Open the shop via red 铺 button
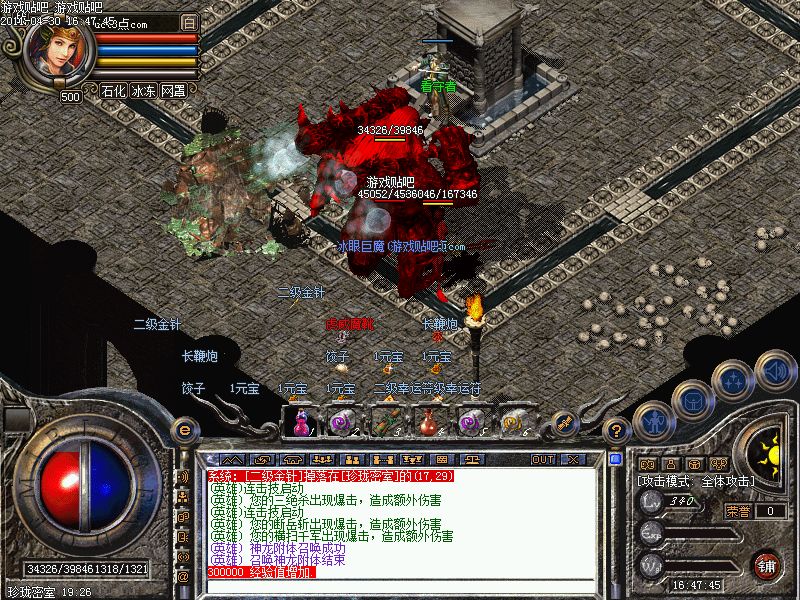Image resolution: width=800 pixels, height=600 pixels. [767, 563]
